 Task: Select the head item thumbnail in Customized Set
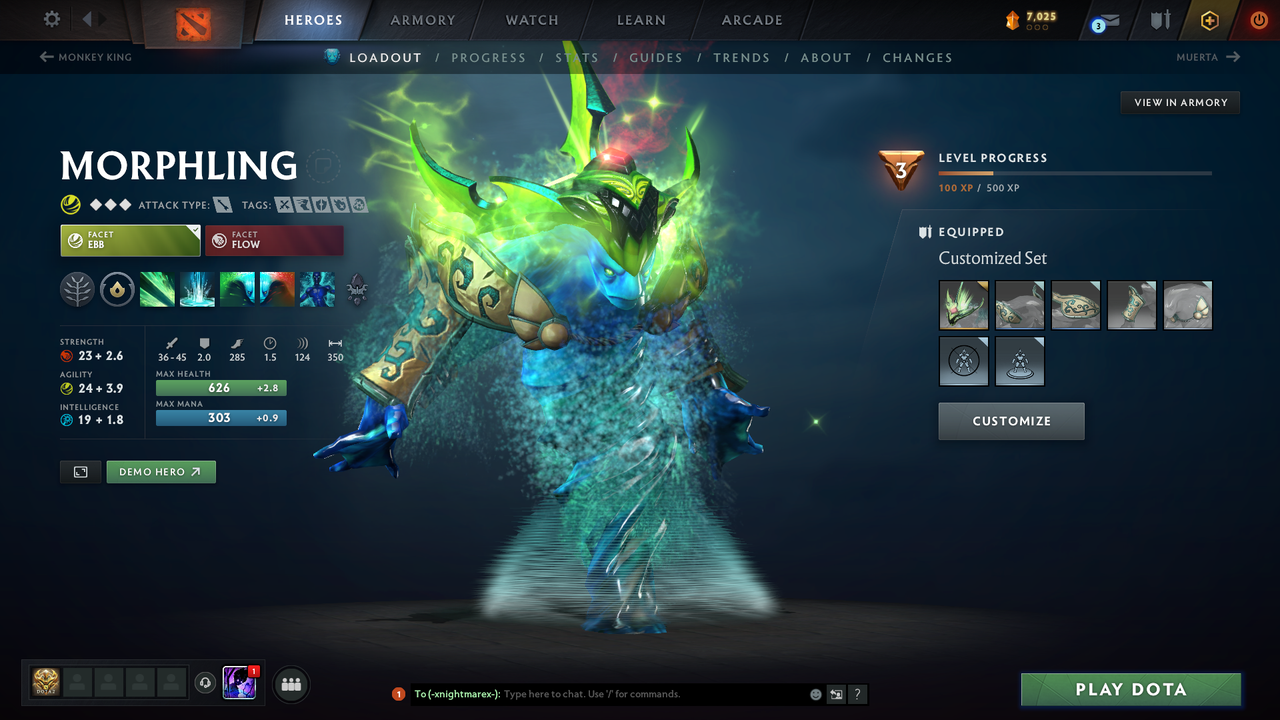963,305
